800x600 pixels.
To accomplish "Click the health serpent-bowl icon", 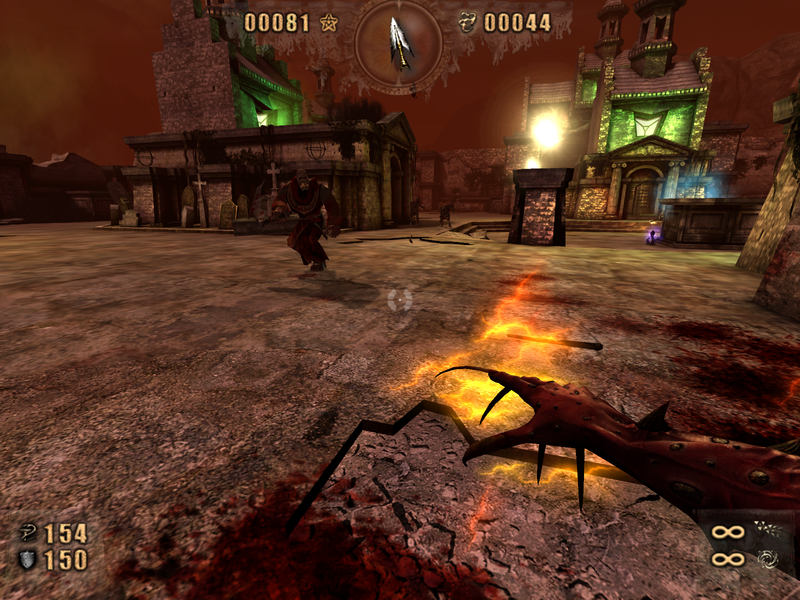I will pyautogui.click(x=28, y=532).
